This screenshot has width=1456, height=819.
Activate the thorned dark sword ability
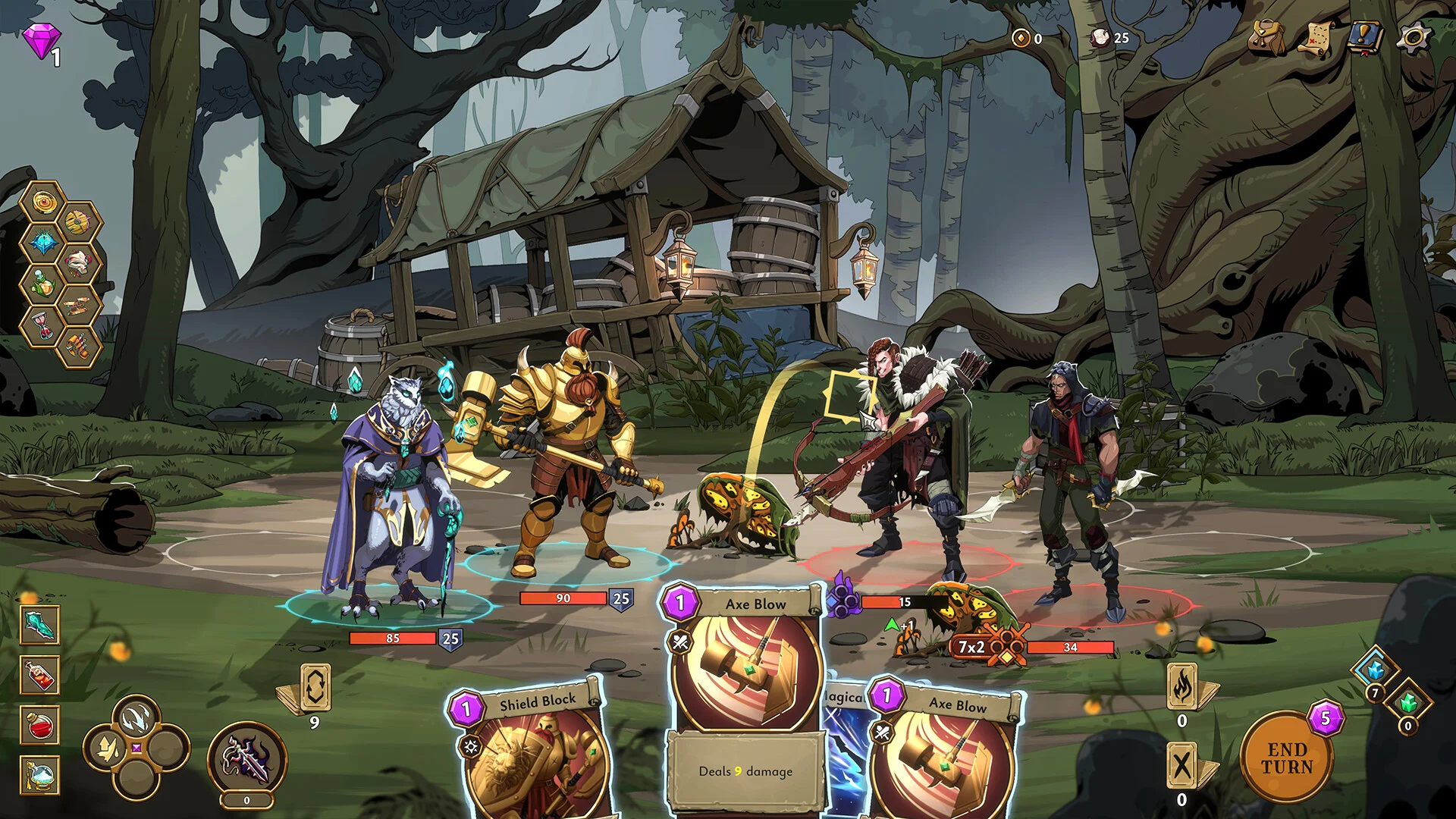(x=246, y=758)
